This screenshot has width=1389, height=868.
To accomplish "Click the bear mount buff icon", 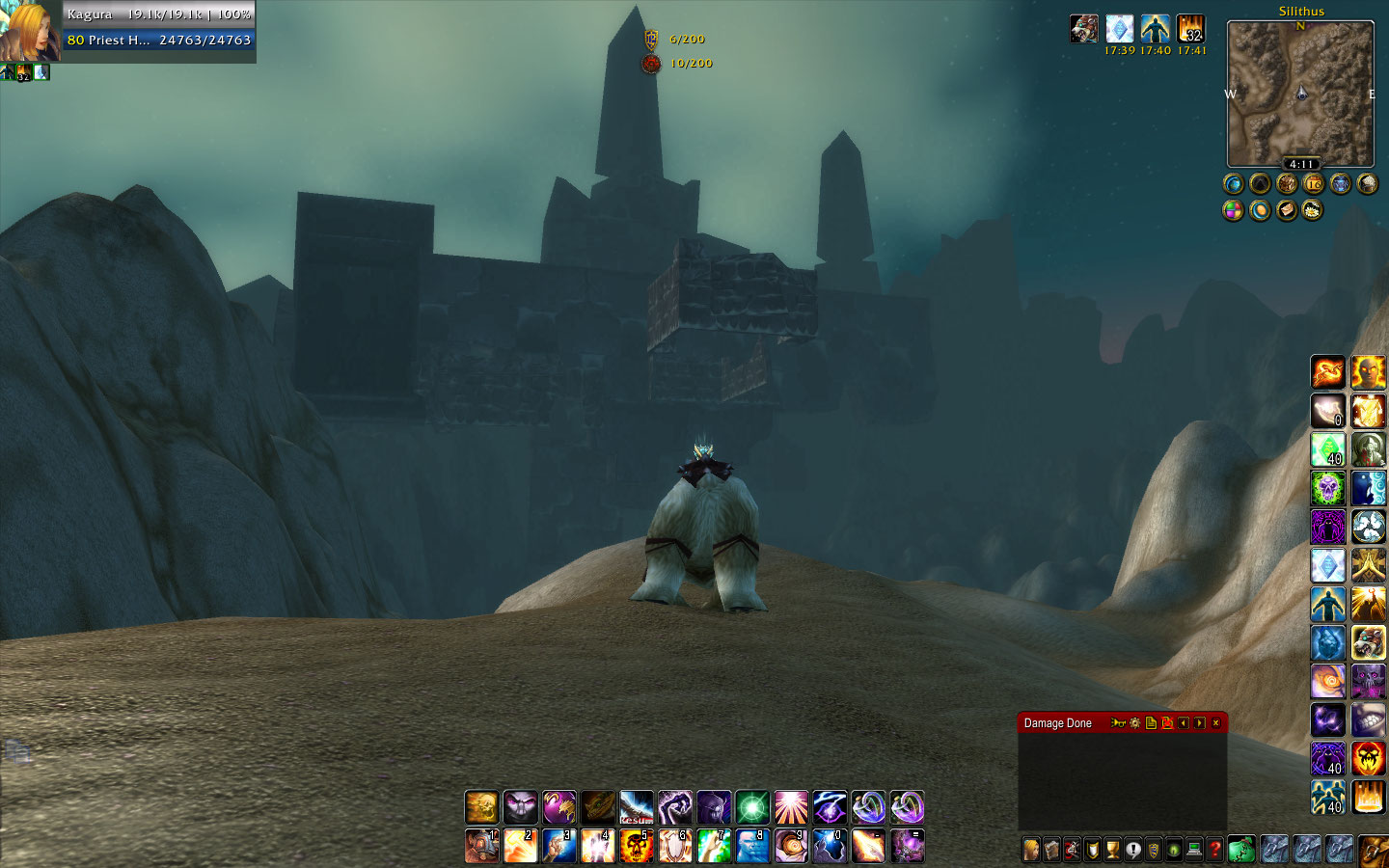I will (1084, 29).
